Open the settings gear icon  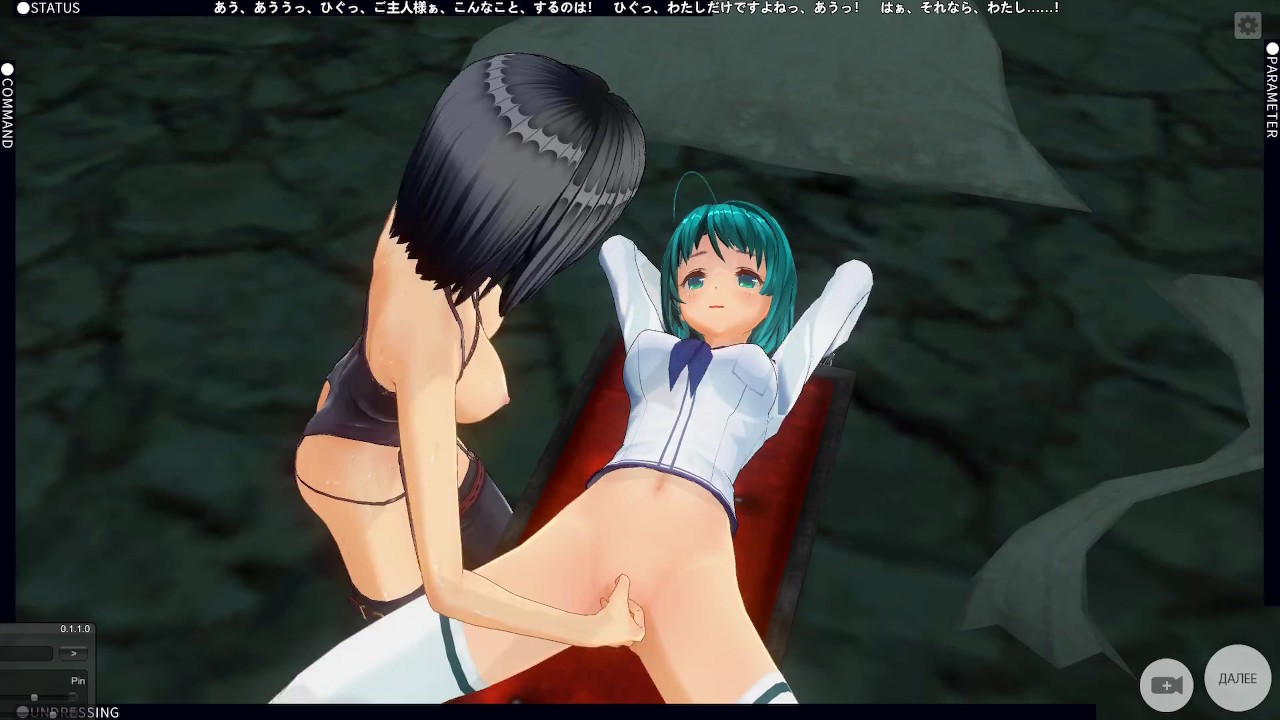coord(1247,25)
